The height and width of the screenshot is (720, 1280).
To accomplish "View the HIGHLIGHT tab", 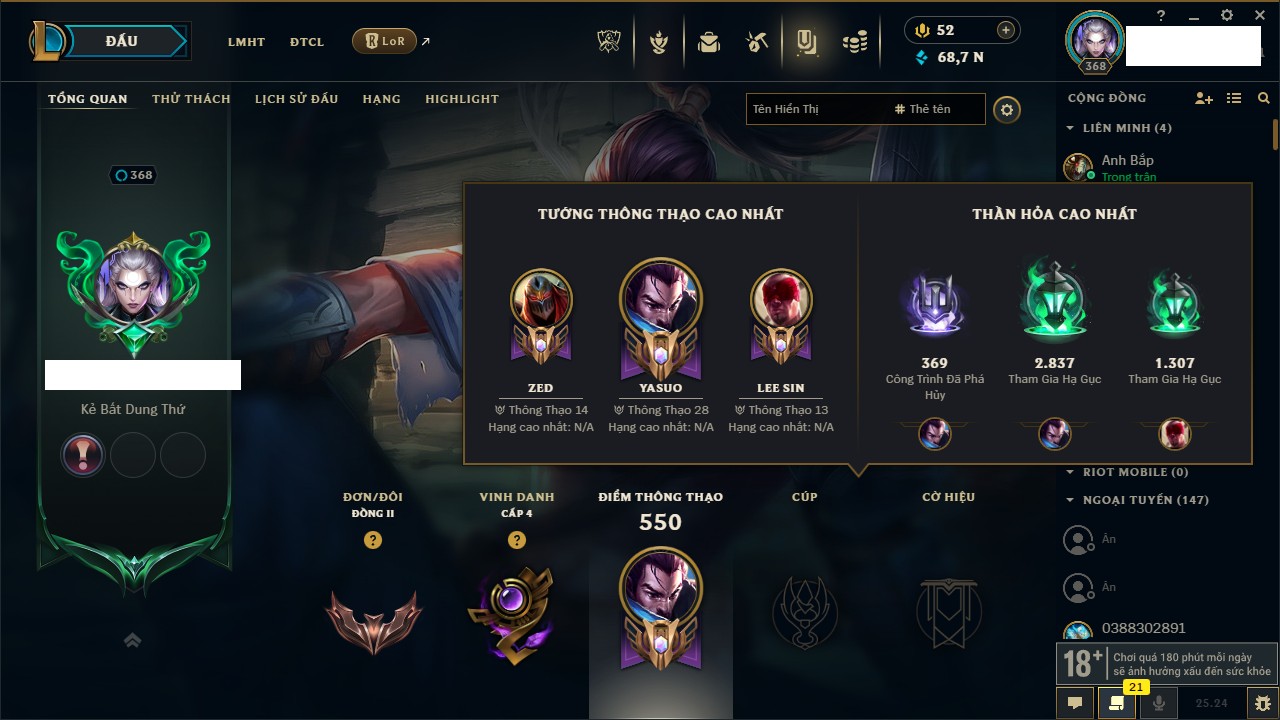I will (461, 99).
